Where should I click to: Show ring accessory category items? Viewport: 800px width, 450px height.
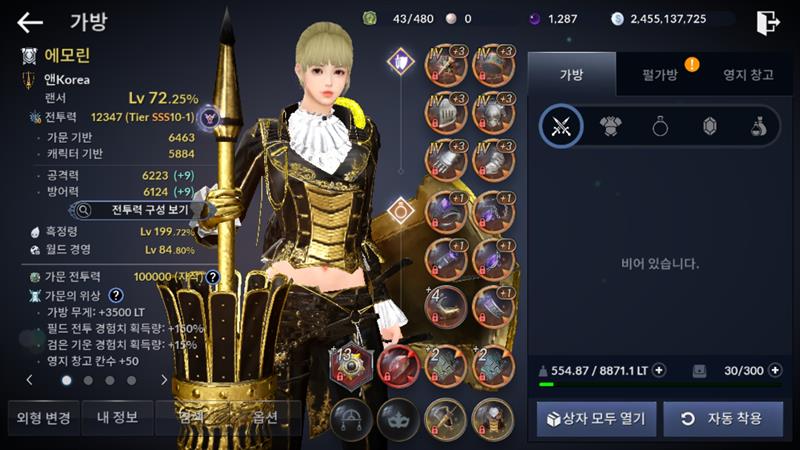pyautogui.click(x=660, y=126)
